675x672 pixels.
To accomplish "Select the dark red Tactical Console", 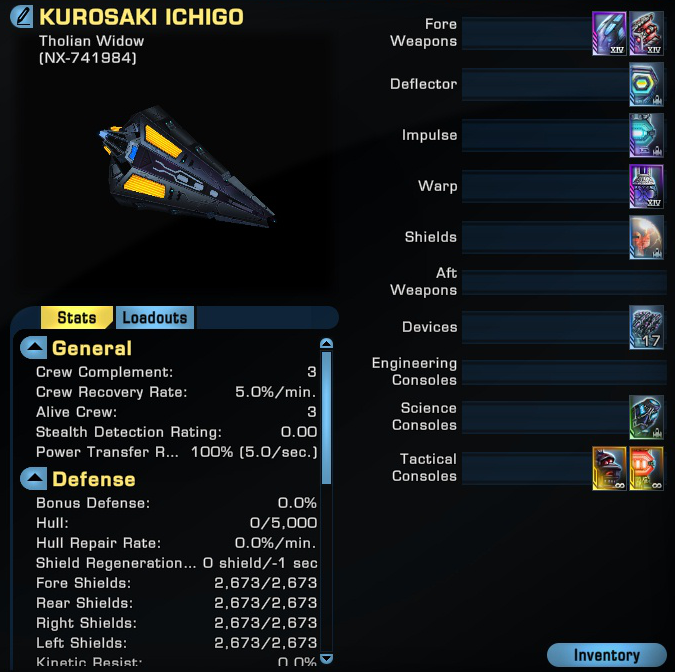I will click(610, 468).
